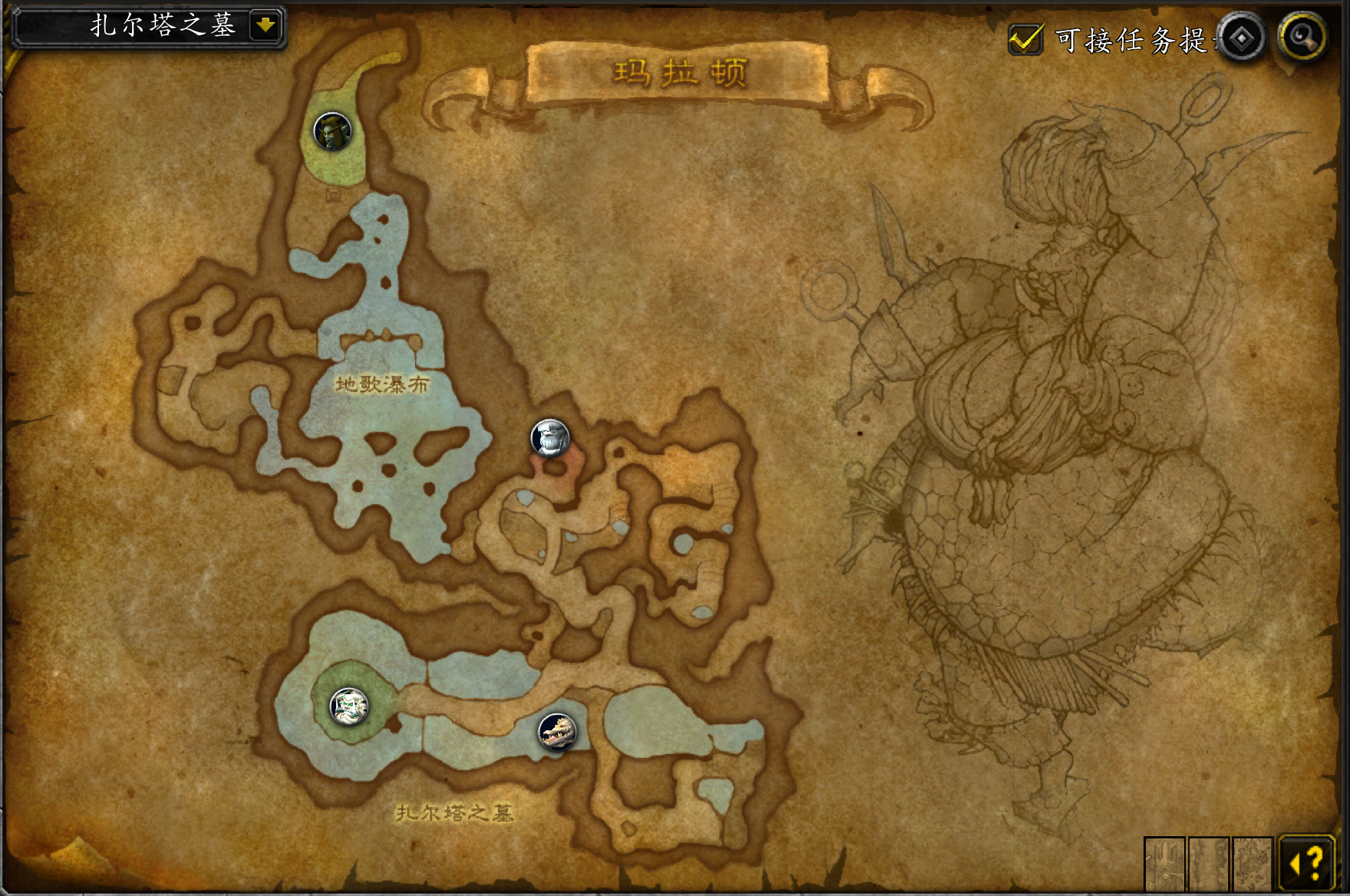Open the yellow question mark help button
The height and width of the screenshot is (896, 1350).
tap(1308, 862)
